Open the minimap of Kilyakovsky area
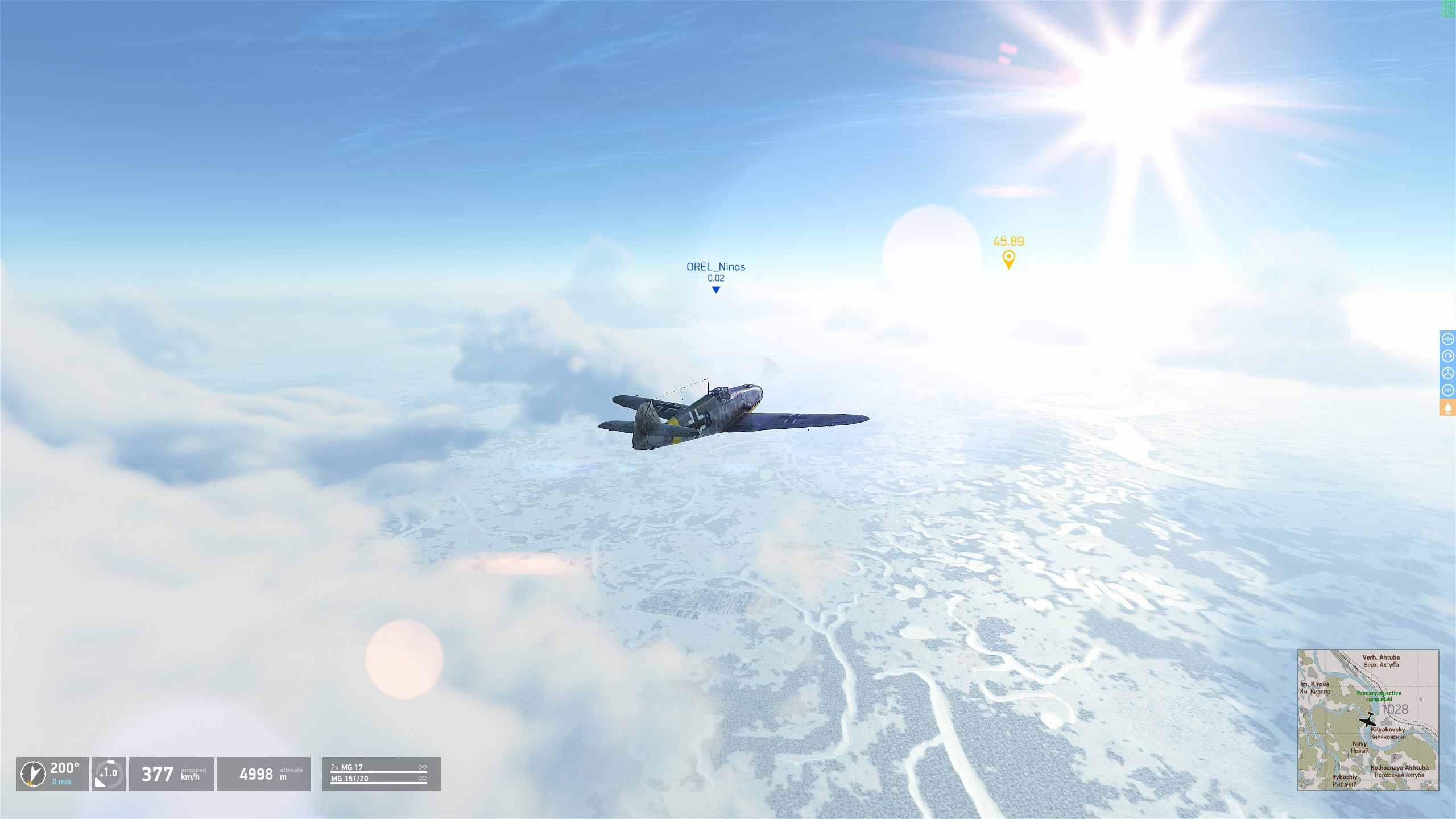The image size is (1456, 819). click(1368, 720)
